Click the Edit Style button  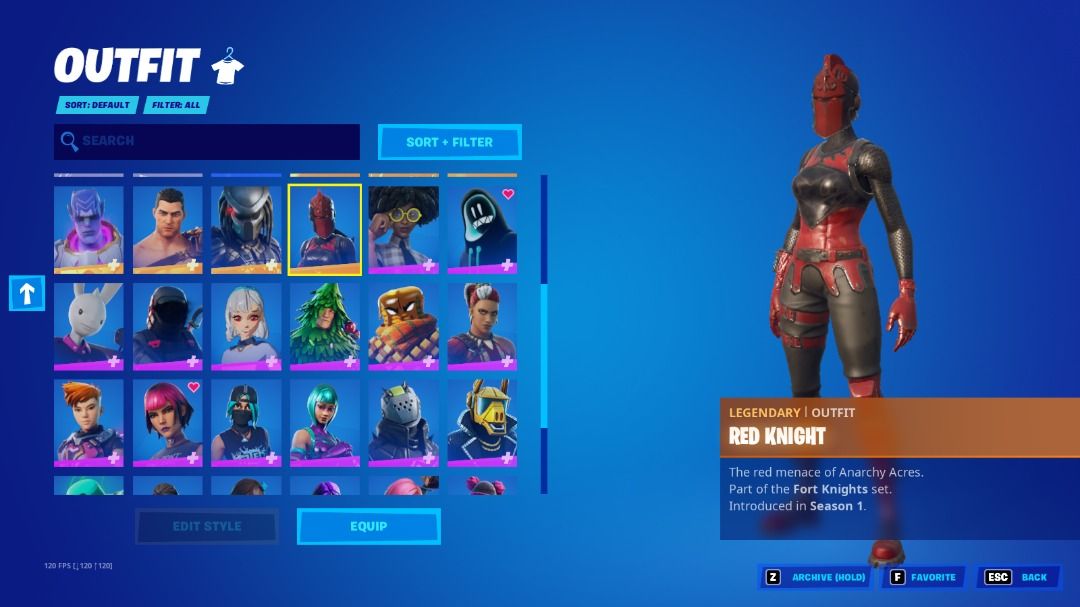[207, 526]
